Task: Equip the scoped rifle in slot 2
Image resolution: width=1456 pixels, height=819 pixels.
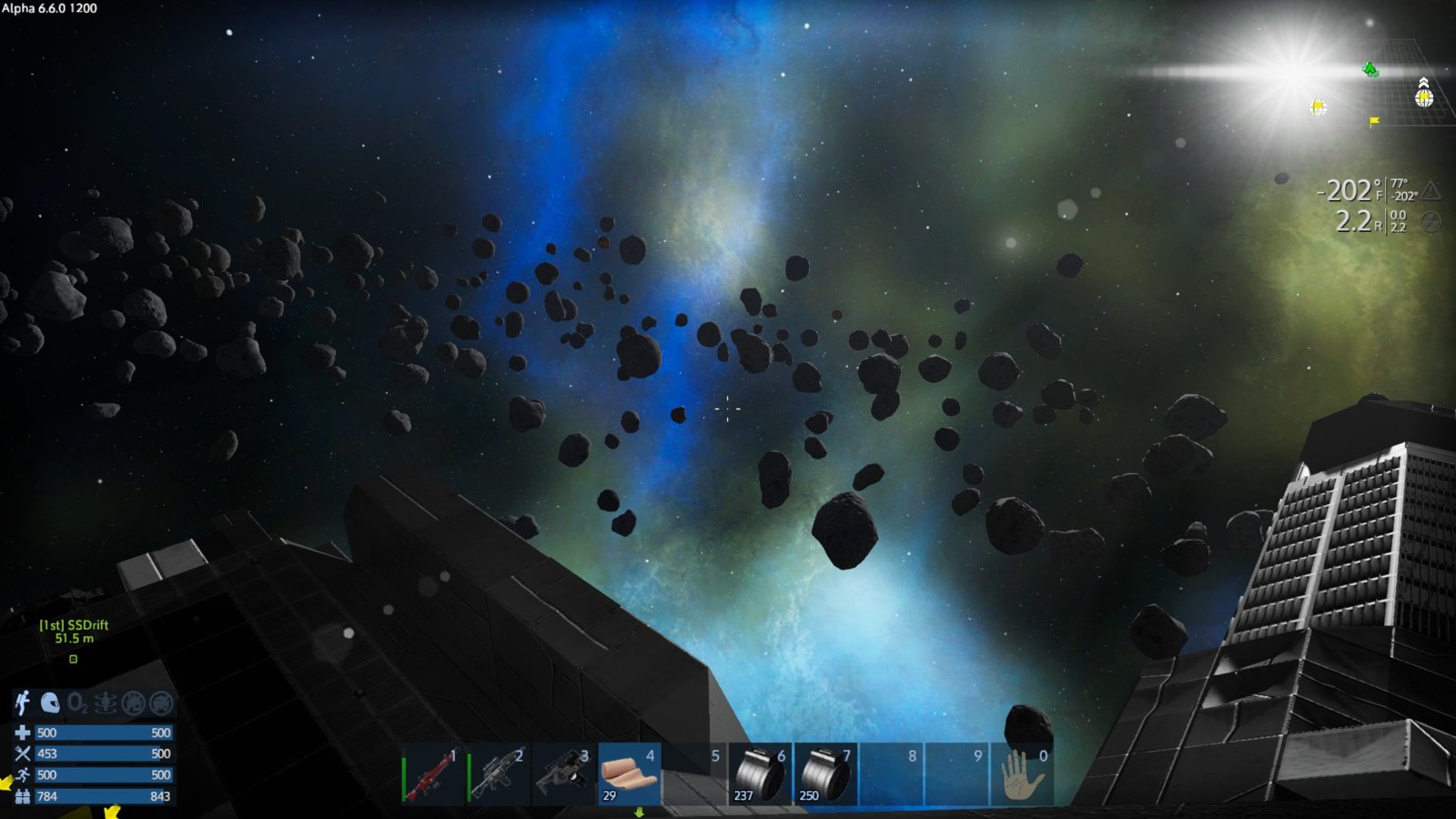Action: (499, 774)
